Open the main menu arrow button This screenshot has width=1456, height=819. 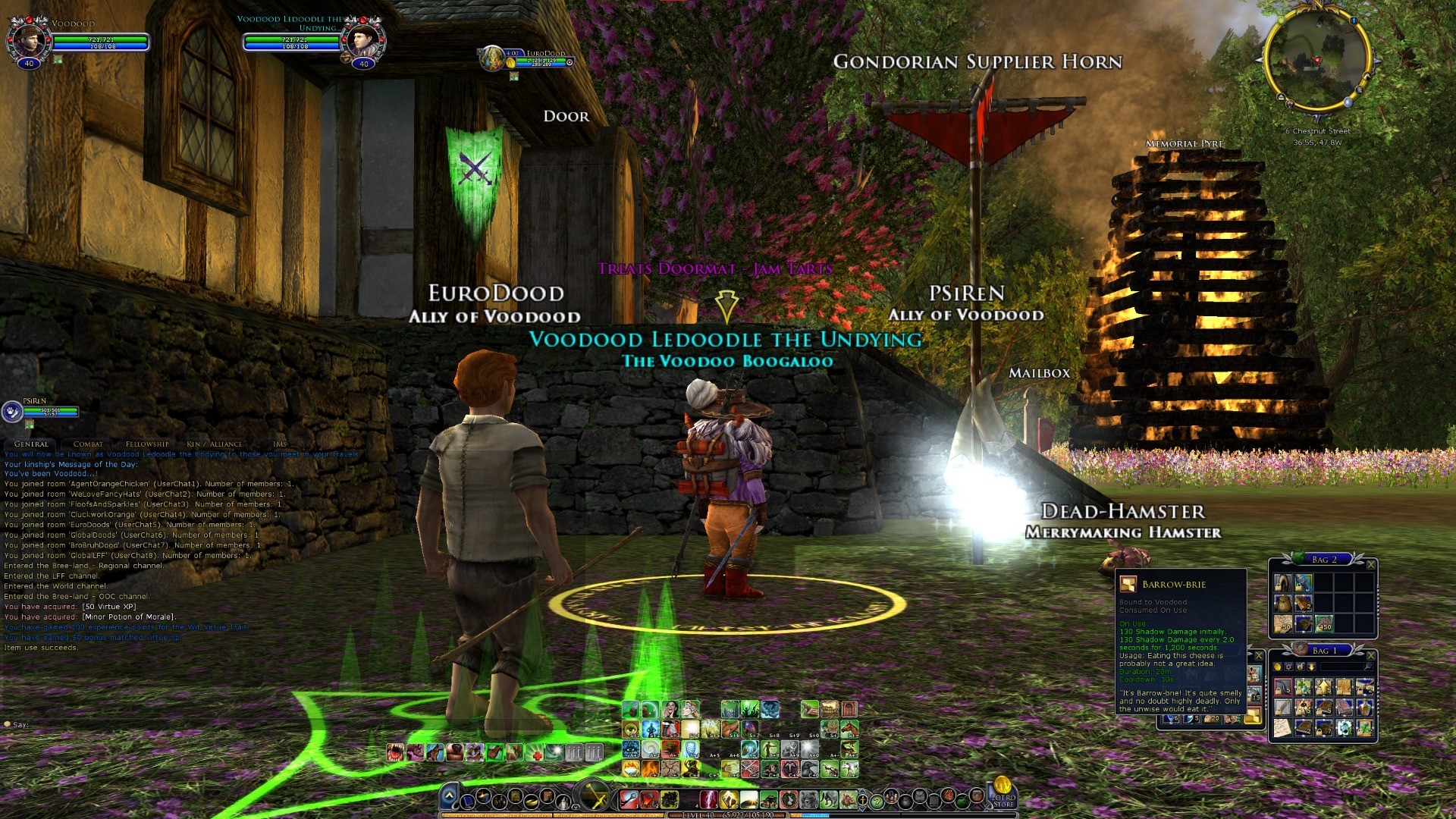[x=449, y=796]
